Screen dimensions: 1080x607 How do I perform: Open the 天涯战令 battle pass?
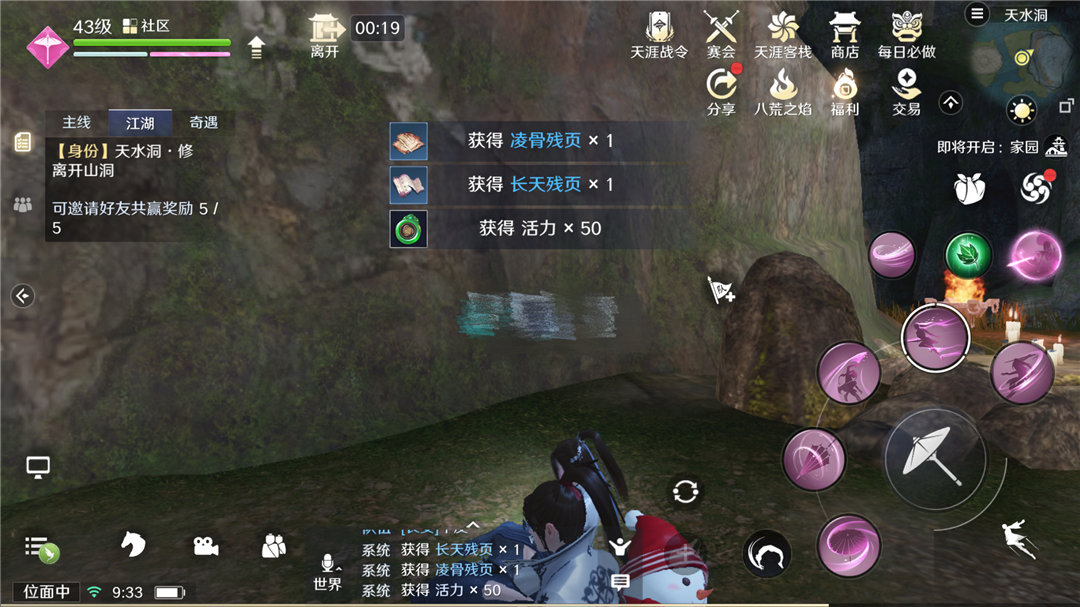click(x=659, y=34)
